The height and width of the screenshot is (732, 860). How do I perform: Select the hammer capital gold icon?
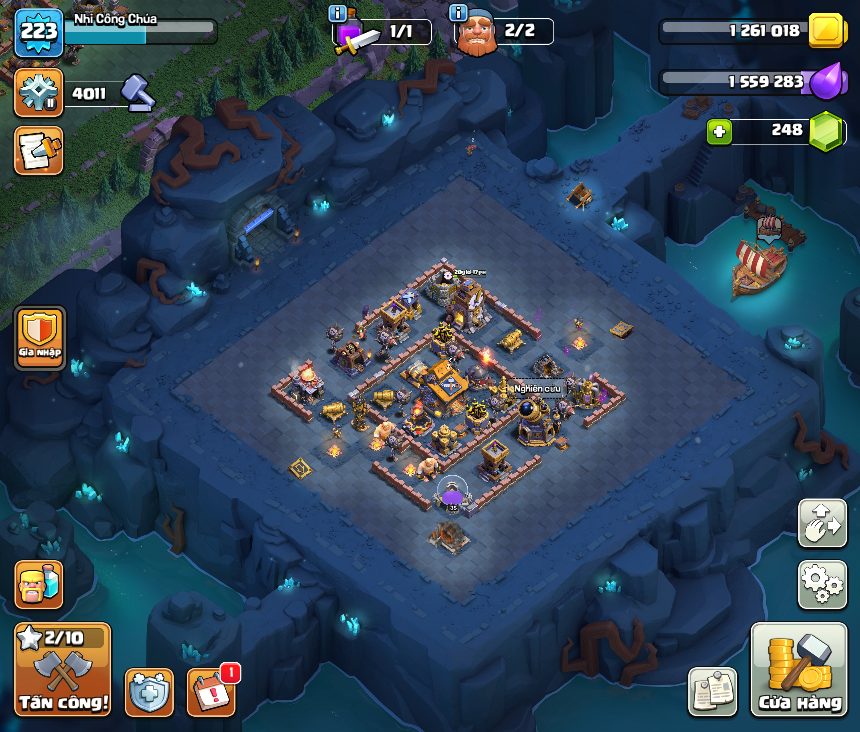(137, 93)
